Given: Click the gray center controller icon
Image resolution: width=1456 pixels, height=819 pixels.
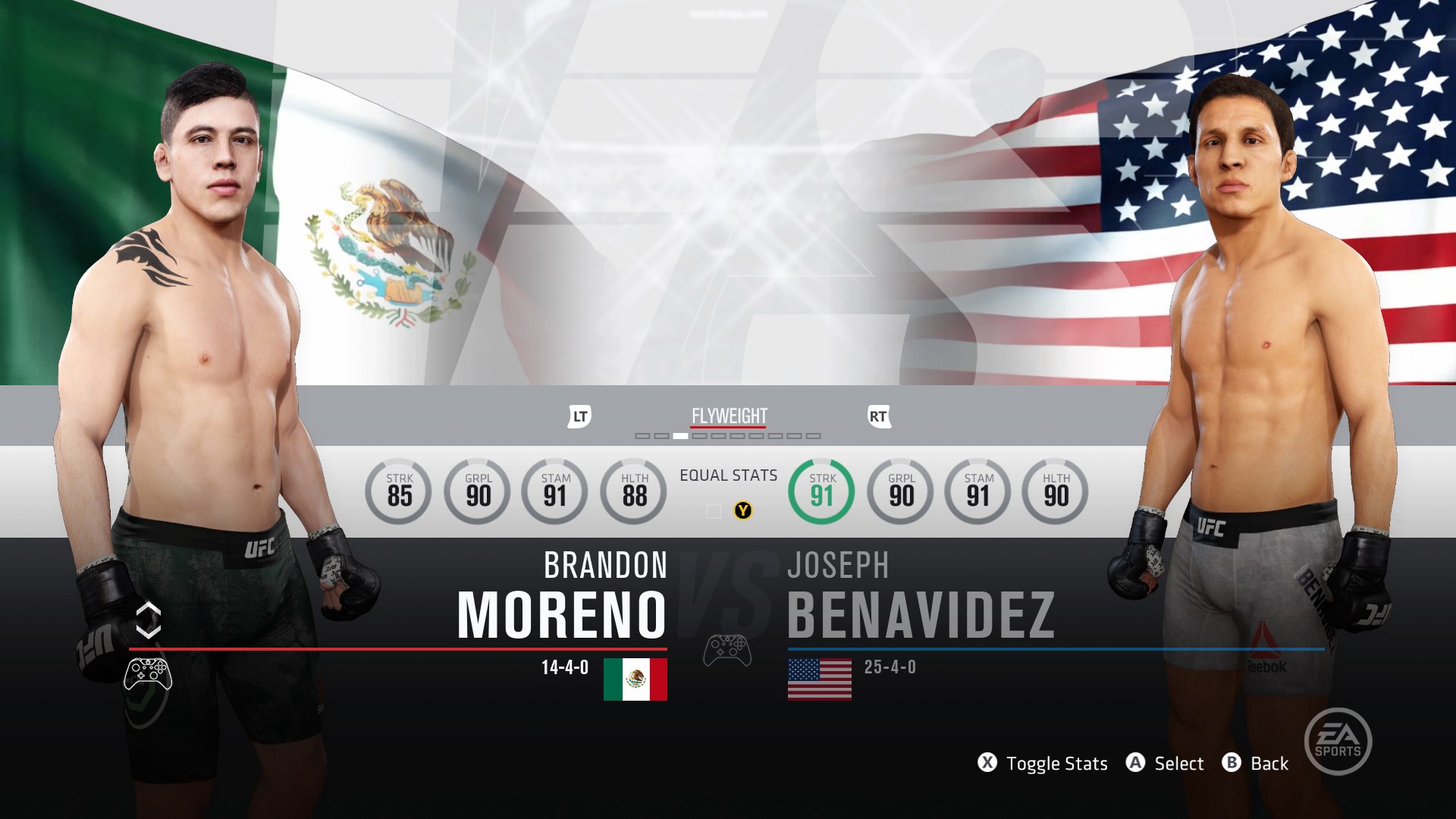Looking at the screenshot, I should [727, 651].
